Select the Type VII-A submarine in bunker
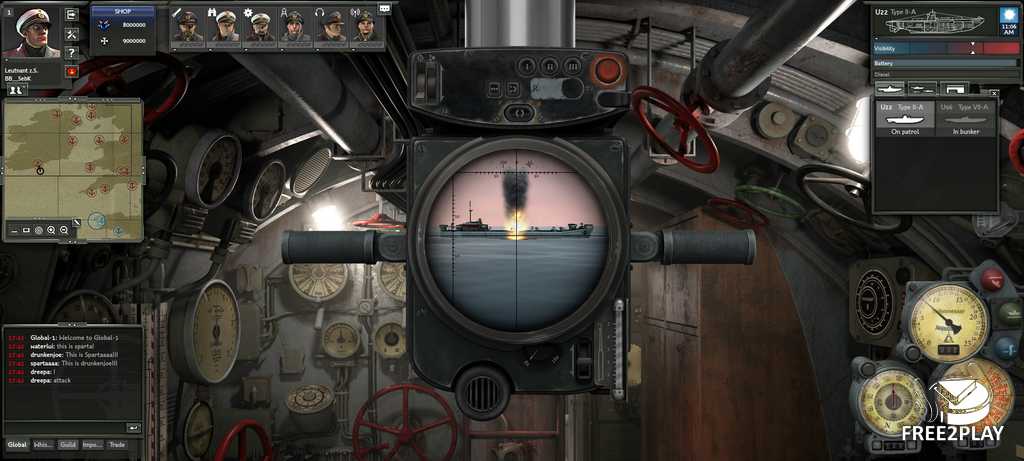The image size is (1024, 461). pos(967,116)
